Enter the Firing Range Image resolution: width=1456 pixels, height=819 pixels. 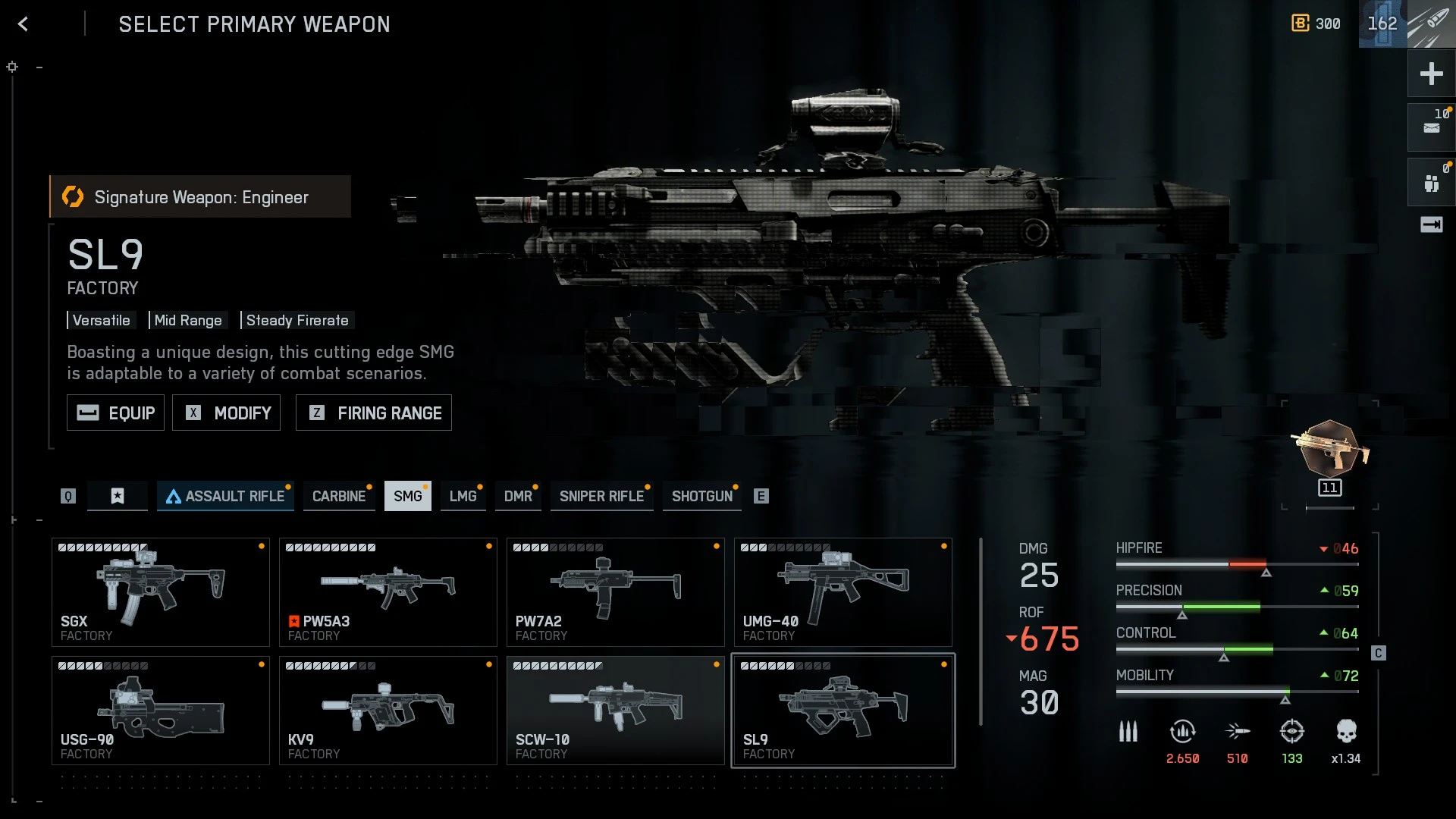374,413
